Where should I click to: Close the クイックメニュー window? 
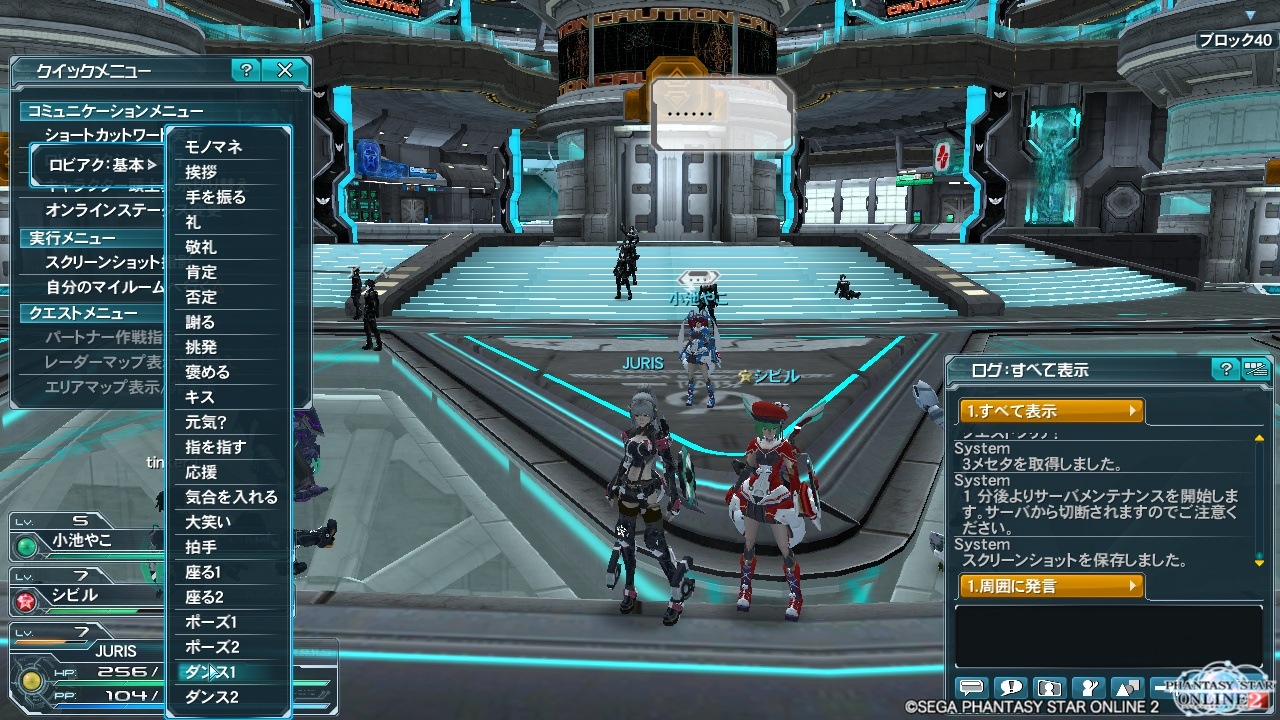(x=285, y=70)
